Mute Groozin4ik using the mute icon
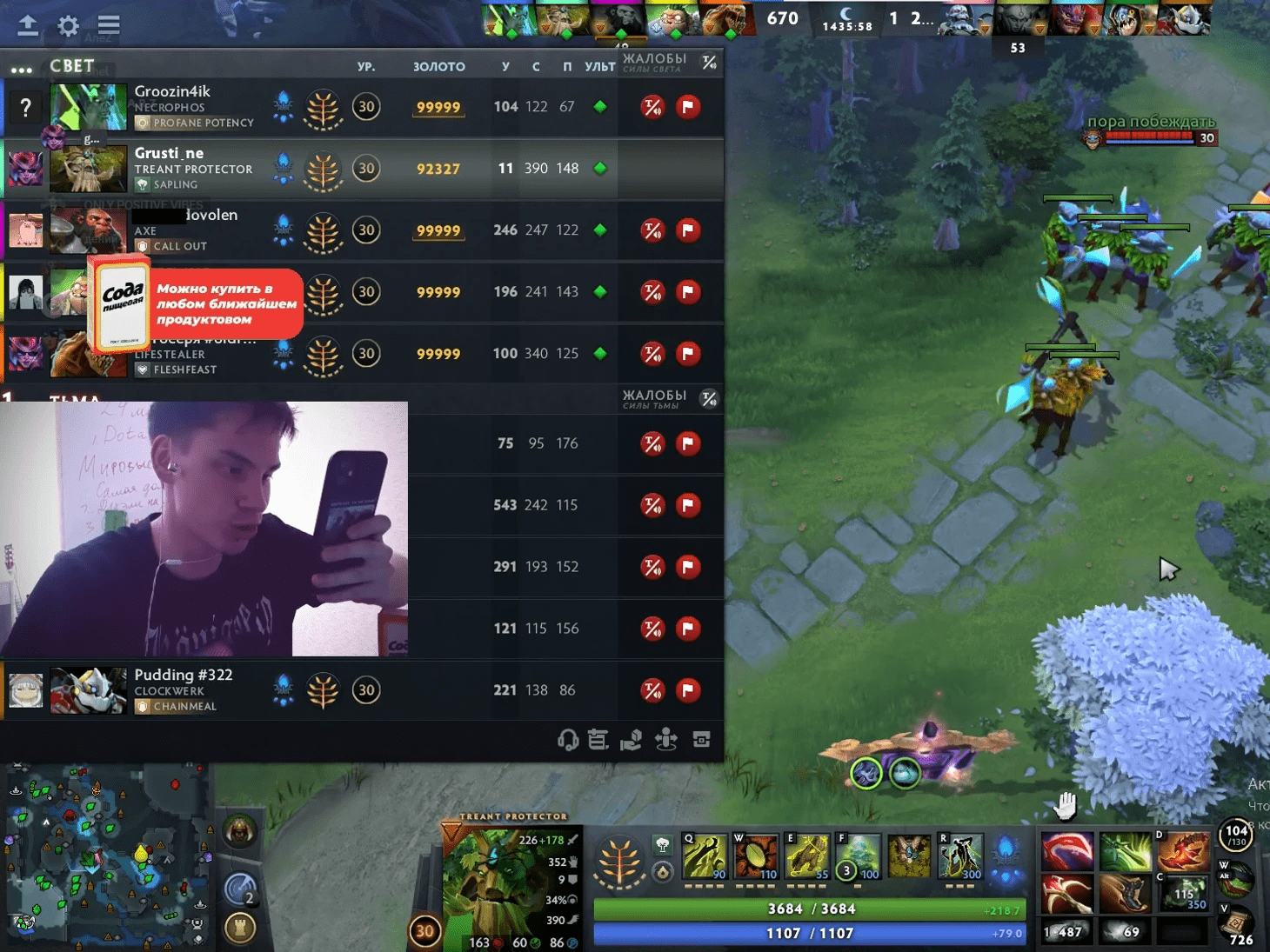1270x952 pixels. click(x=651, y=106)
